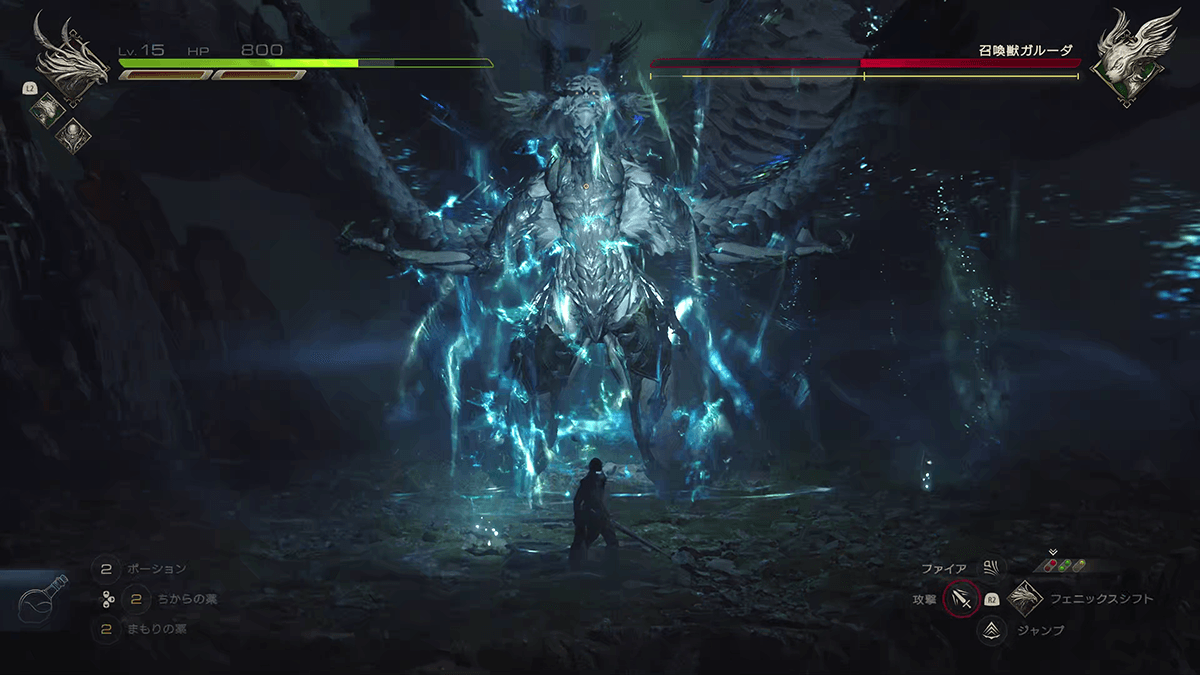Viewport: 1200px width, 675px height.
Task: Select the ポーション potion shortcut
Action: click(x=107, y=569)
